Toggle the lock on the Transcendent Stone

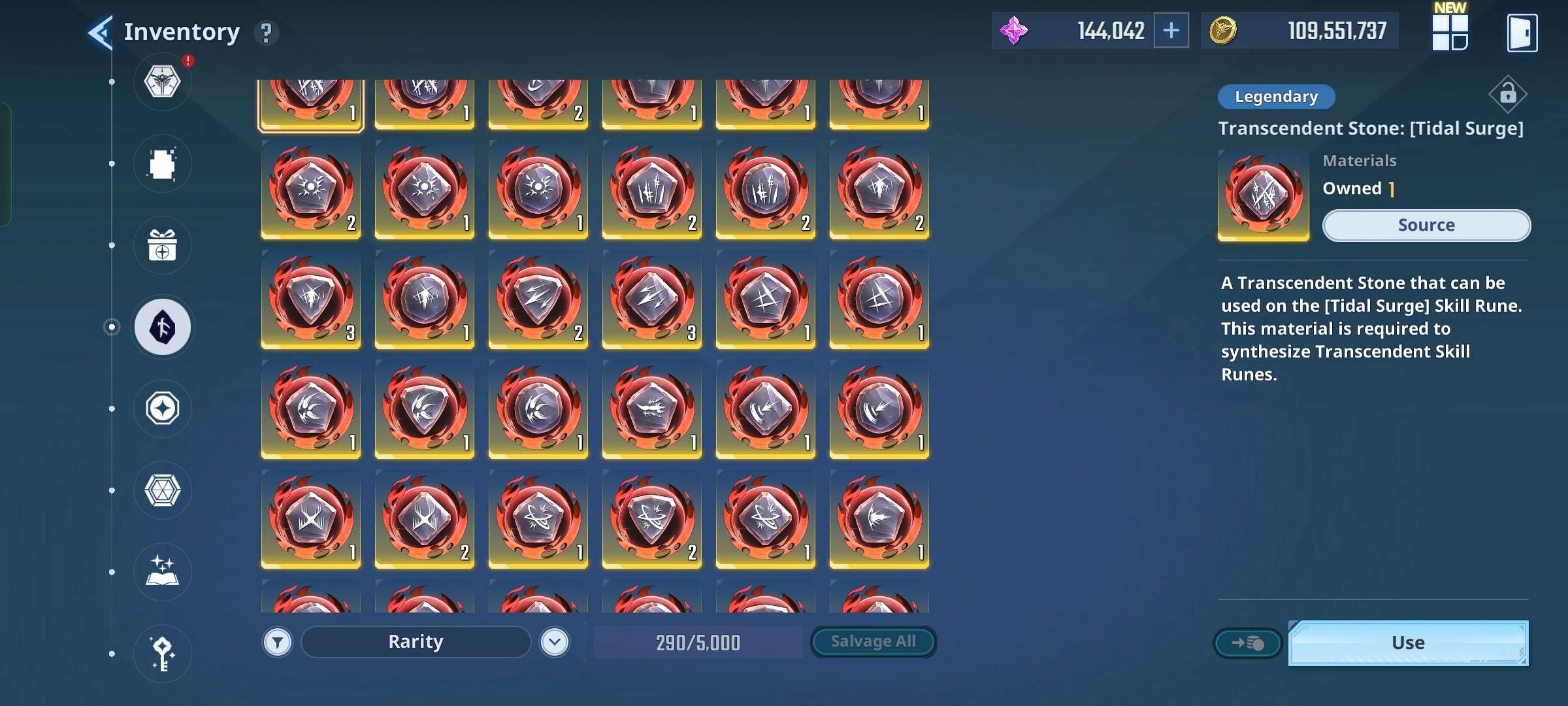1507,95
